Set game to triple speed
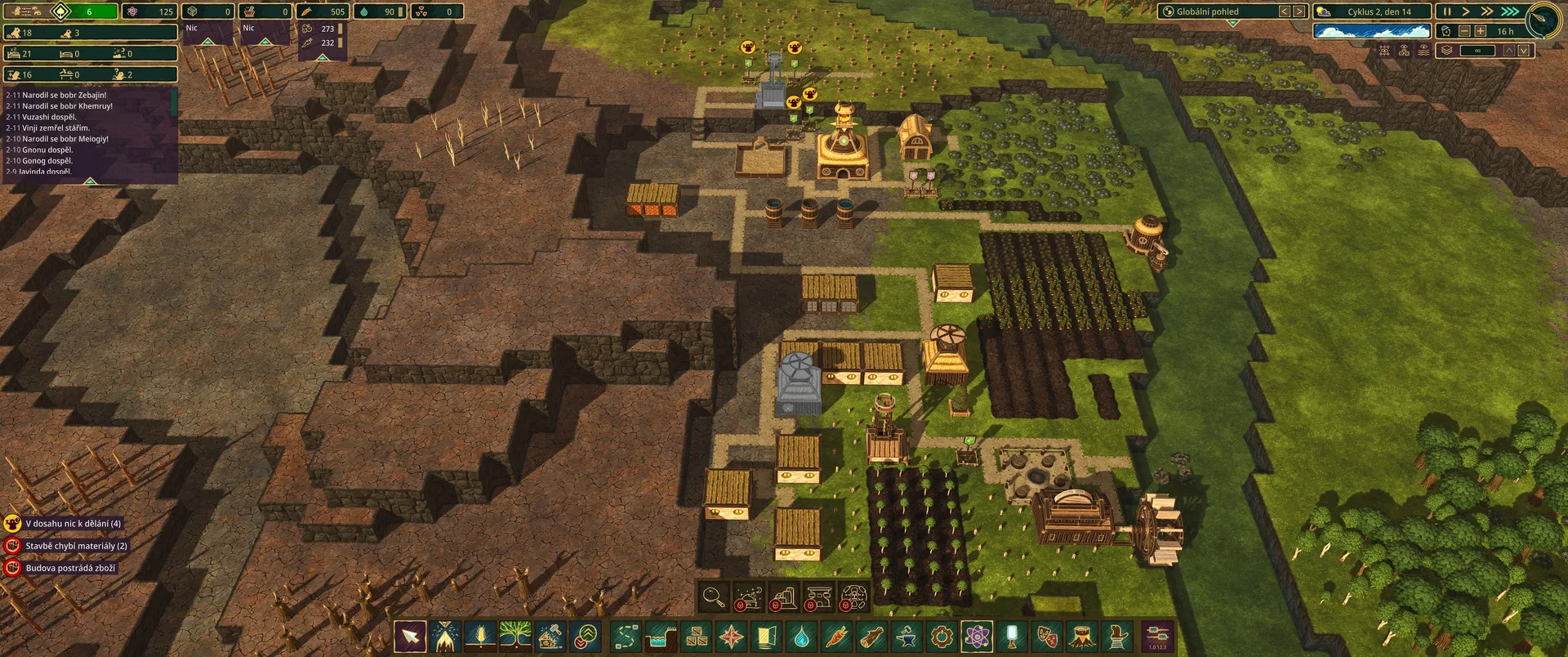 coord(1509,11)
